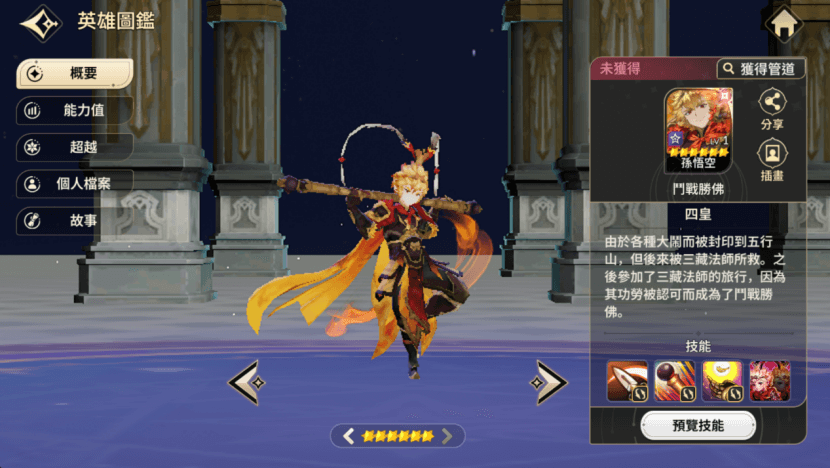Screen dimensions: 830x468
Task: Inspect the fourth skill icon showing red-haired face
Action: click(769, 381)
